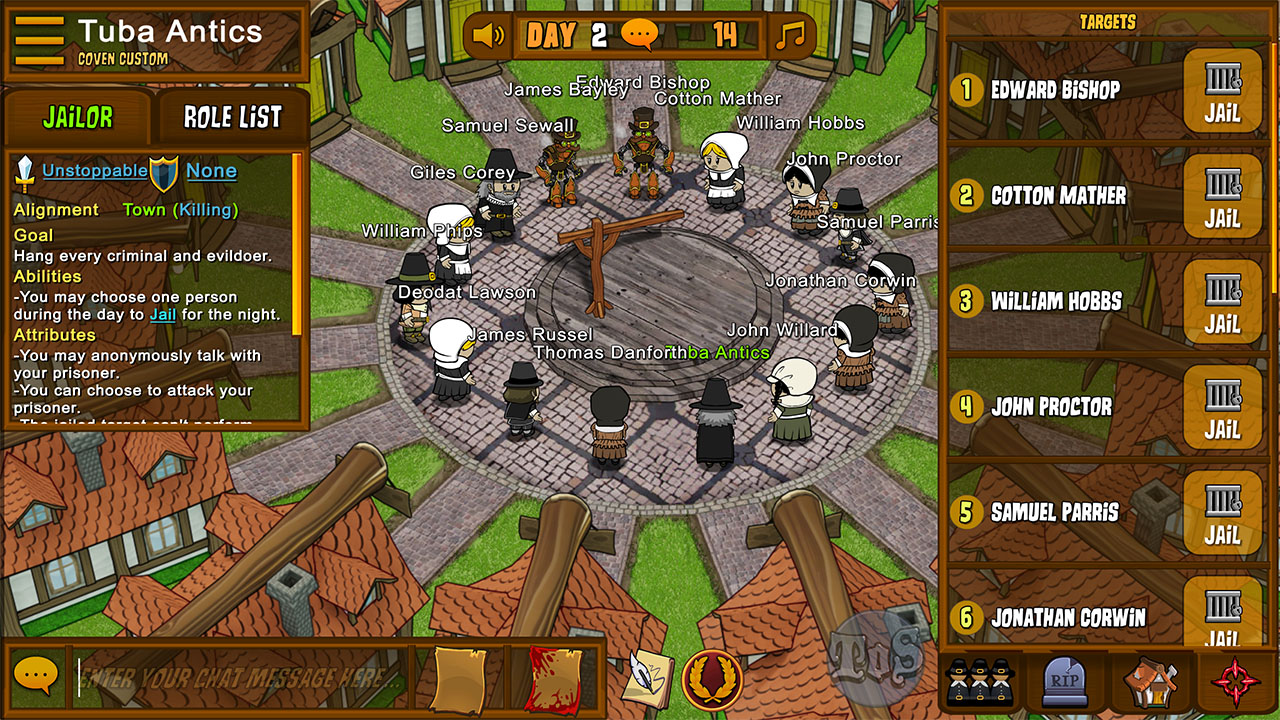
Task: Open the Unstoppable attack link
Action: (x=94, y=171)
